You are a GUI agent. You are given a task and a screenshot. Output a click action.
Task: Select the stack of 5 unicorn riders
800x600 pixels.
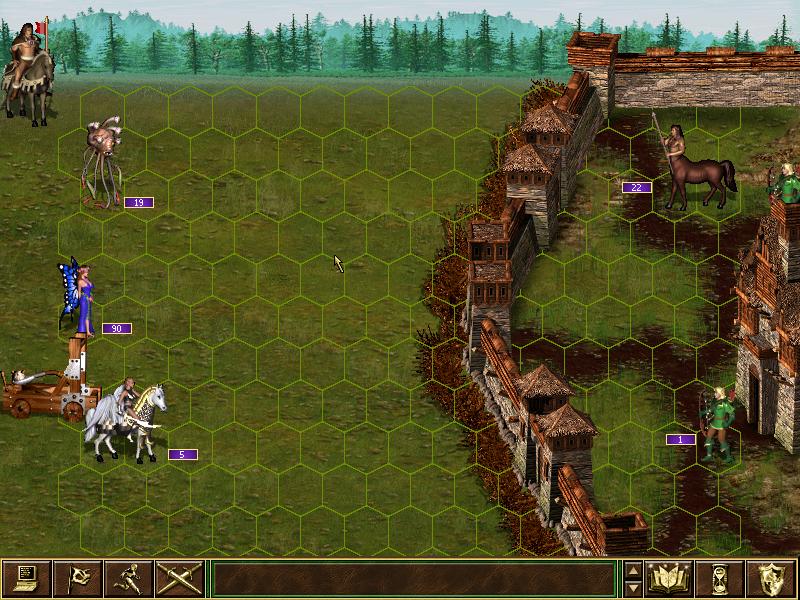[x=128, y=420]
